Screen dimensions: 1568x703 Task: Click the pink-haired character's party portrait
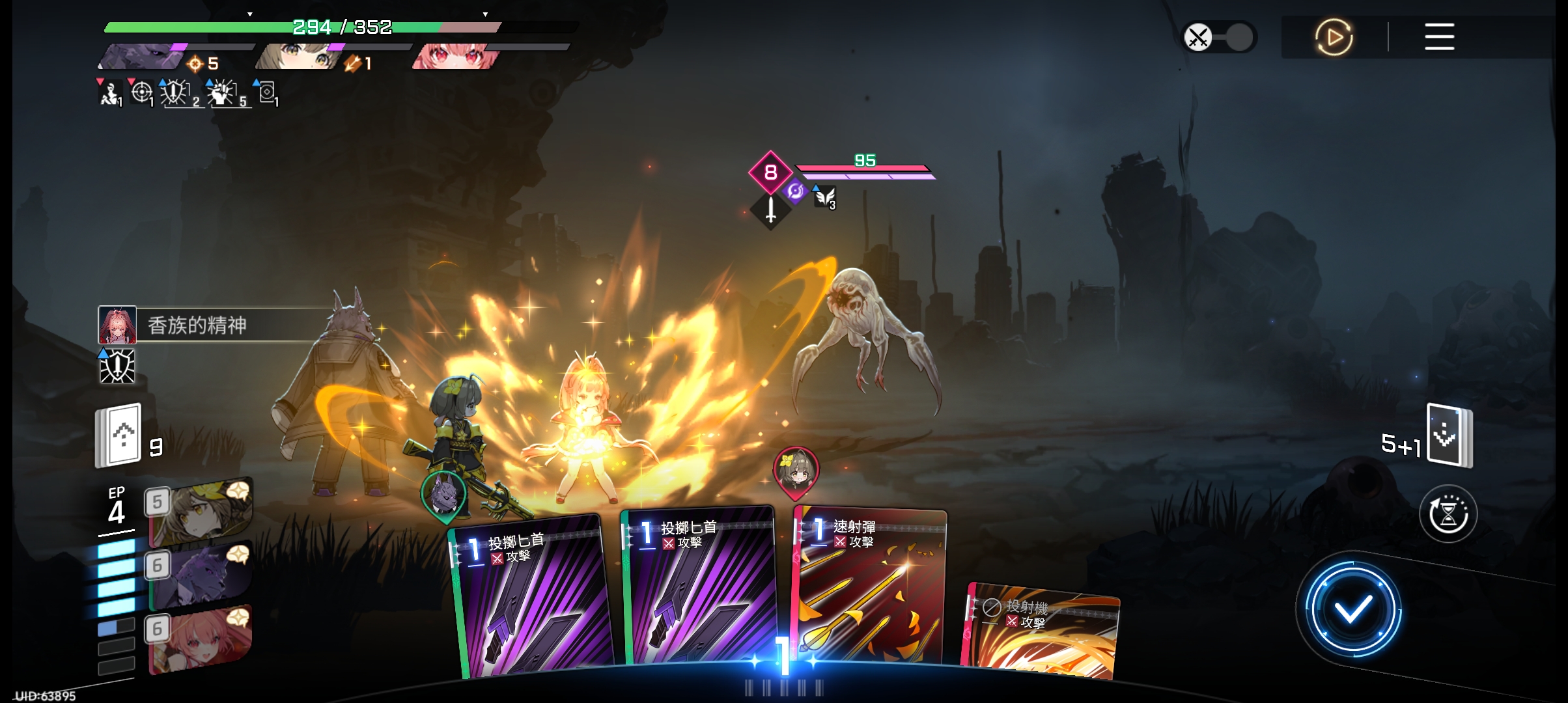click(x=456, y=56)
